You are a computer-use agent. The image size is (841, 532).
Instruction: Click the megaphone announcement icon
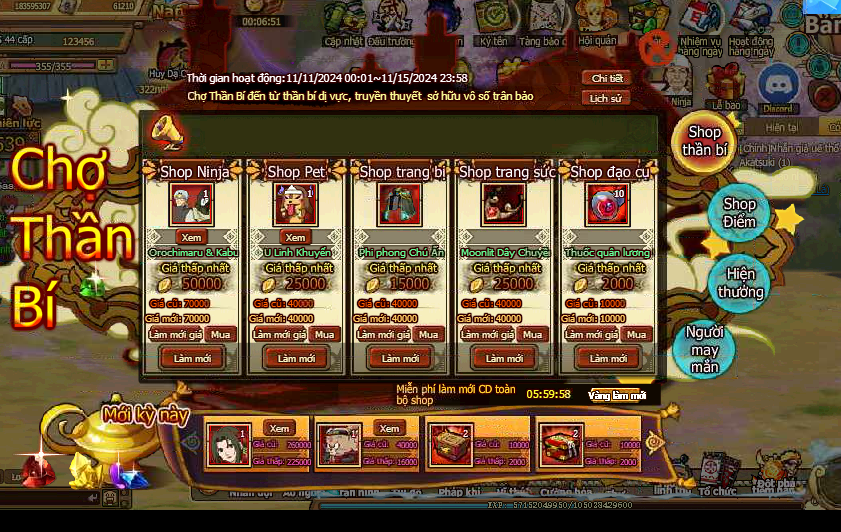point(165,131)
